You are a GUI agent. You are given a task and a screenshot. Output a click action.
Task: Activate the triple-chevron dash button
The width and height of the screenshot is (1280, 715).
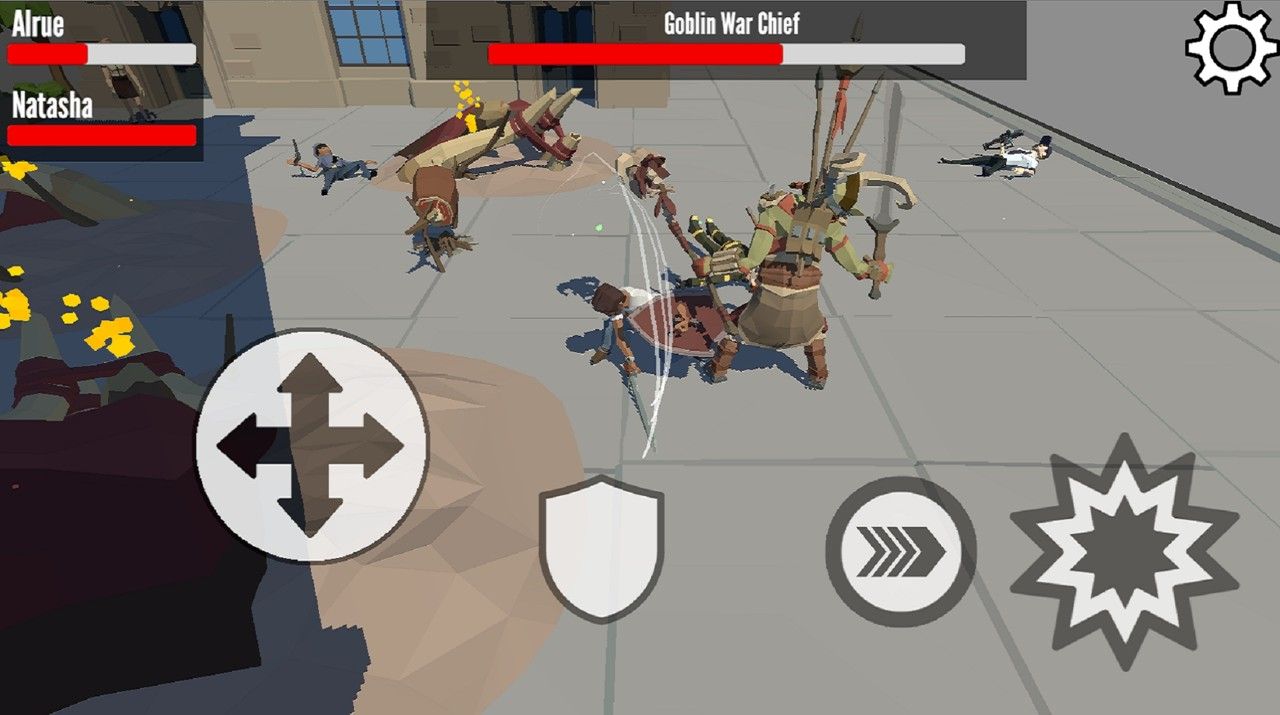(900, 551)
